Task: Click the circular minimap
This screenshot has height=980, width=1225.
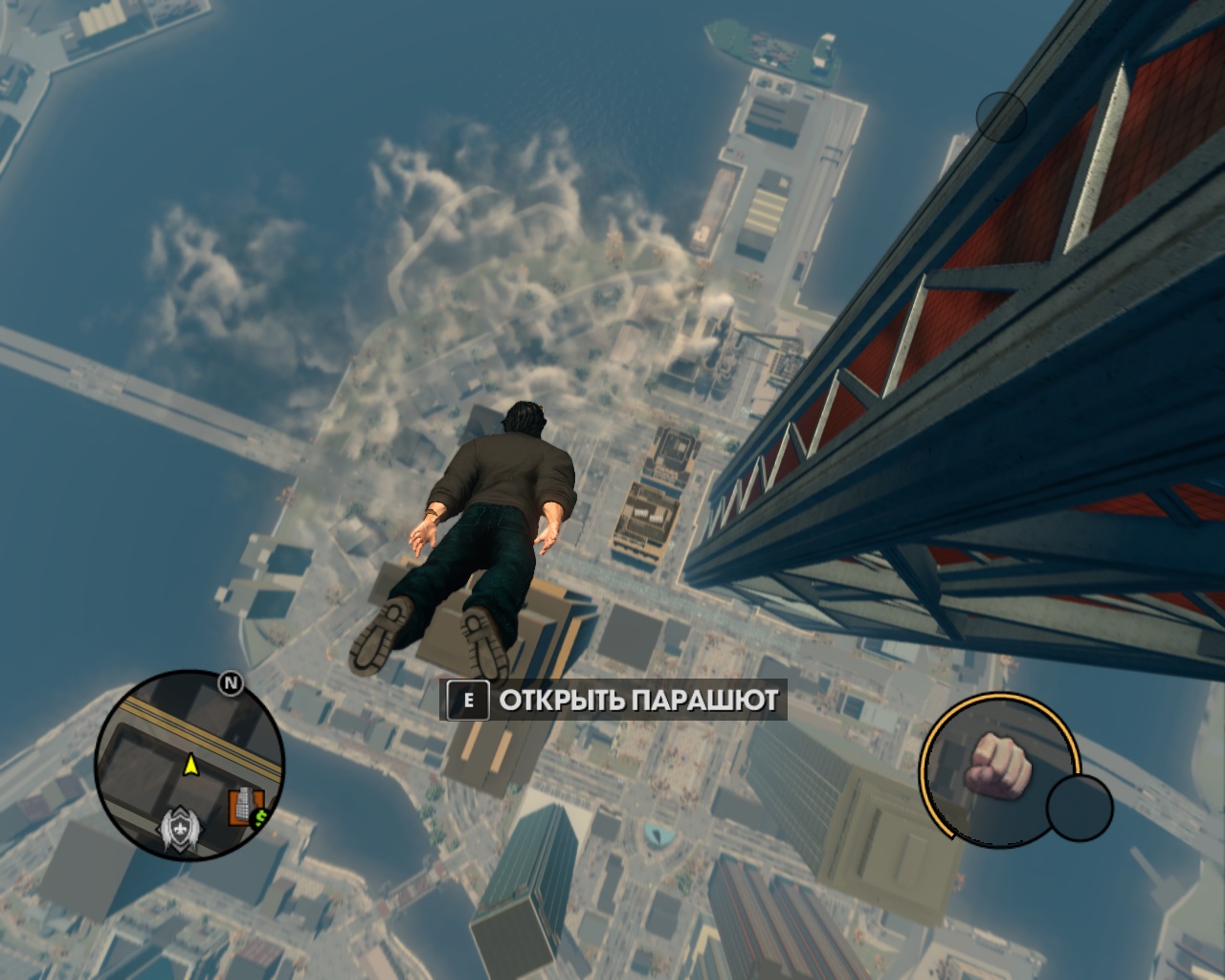Action: pyautogui.click(x=189, y=763)
